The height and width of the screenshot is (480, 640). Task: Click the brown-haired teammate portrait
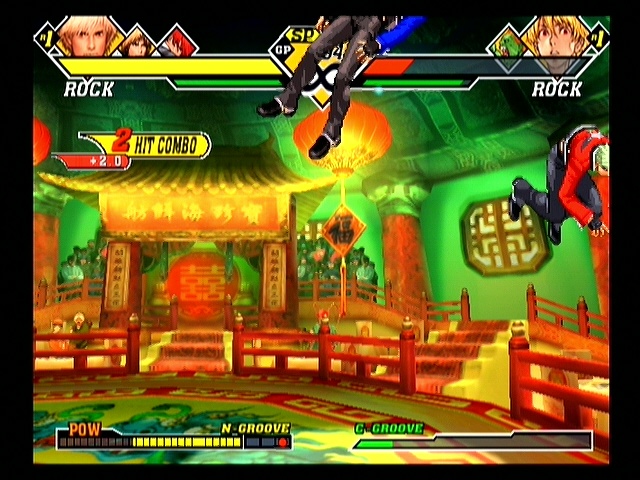click(x=138, y=43)
